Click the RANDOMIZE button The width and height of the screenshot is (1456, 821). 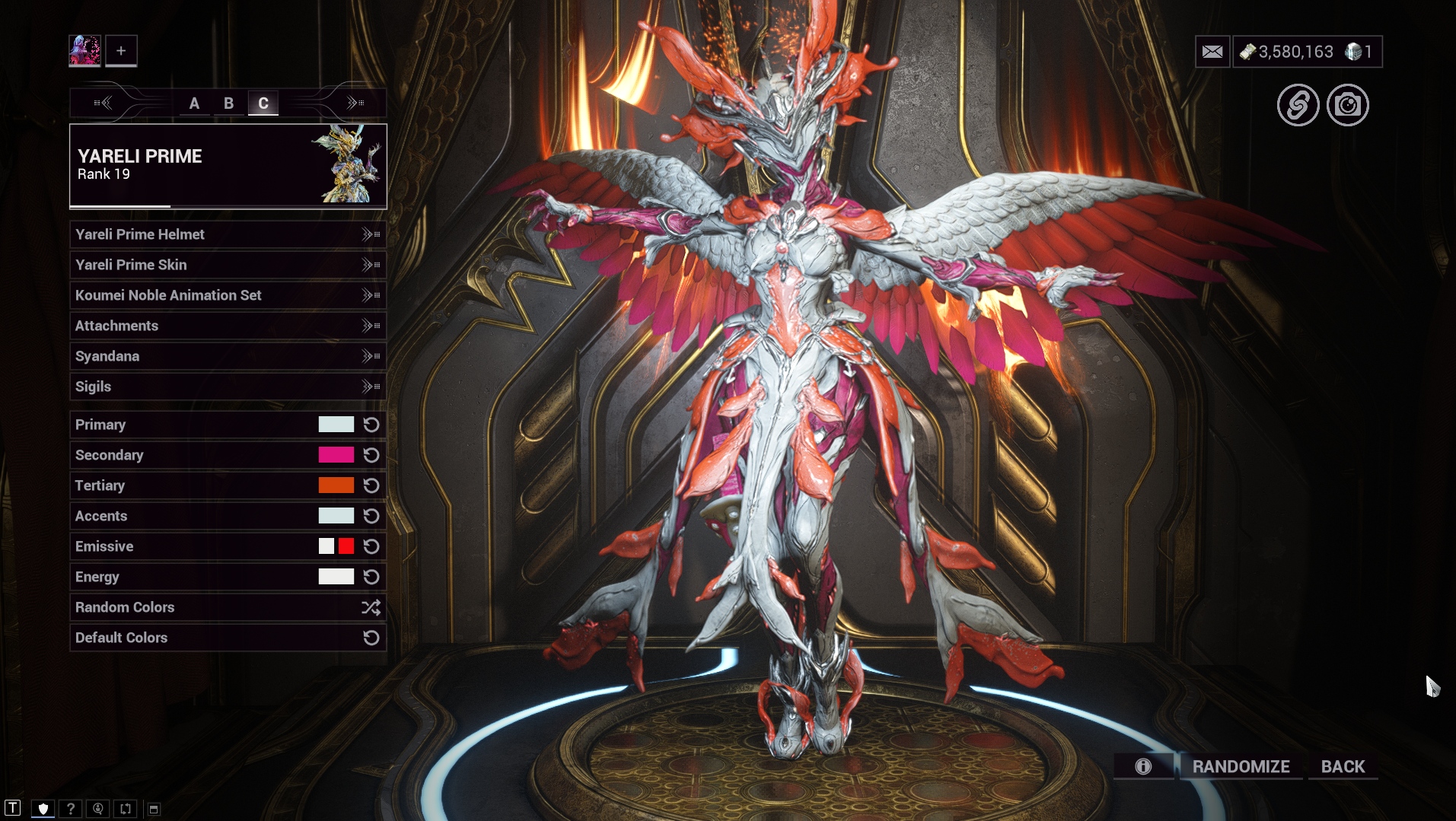[1241, 766]
